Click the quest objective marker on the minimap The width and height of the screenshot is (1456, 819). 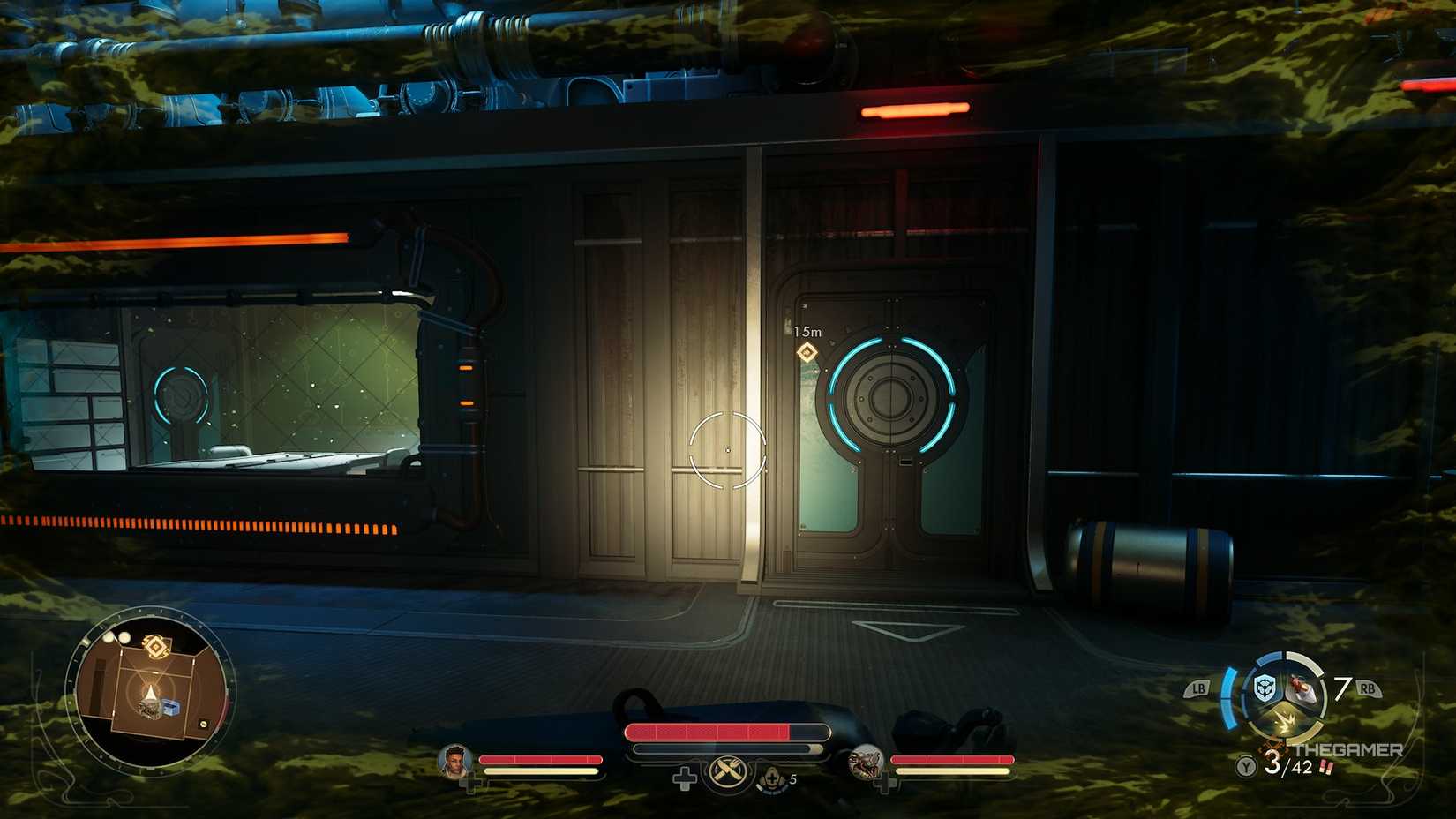coord(154,647)
